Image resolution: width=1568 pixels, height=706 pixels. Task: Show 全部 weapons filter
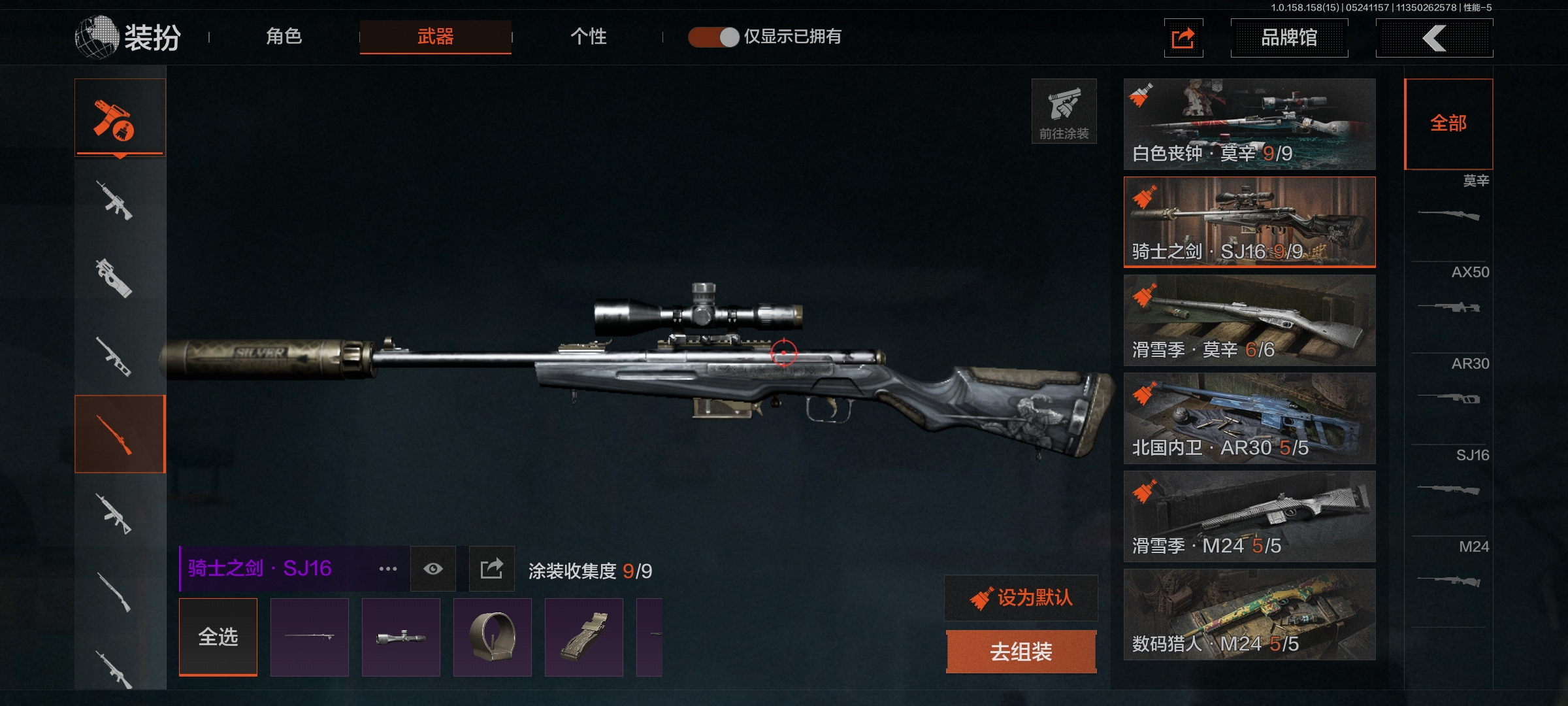pyautogui.click(x=1448, y=124)
